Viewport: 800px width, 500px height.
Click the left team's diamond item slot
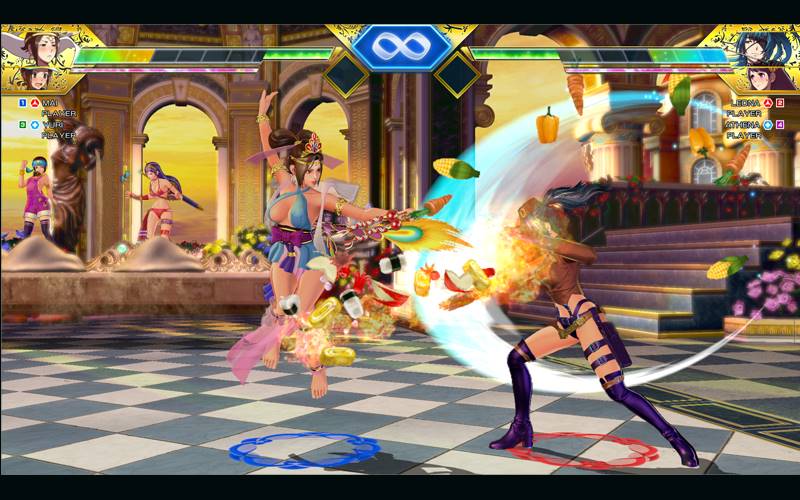[344, 73]
